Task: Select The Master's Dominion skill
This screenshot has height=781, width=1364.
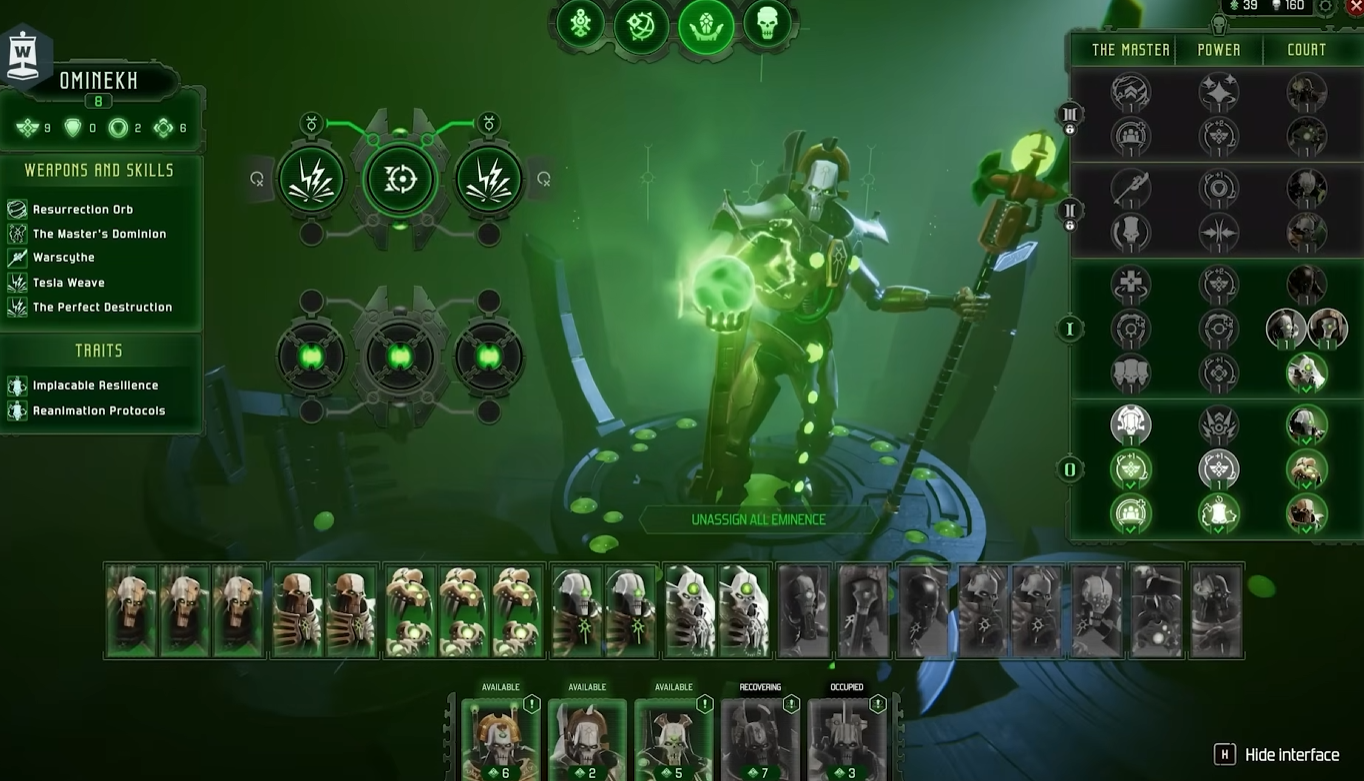Action: coord(99,234)
